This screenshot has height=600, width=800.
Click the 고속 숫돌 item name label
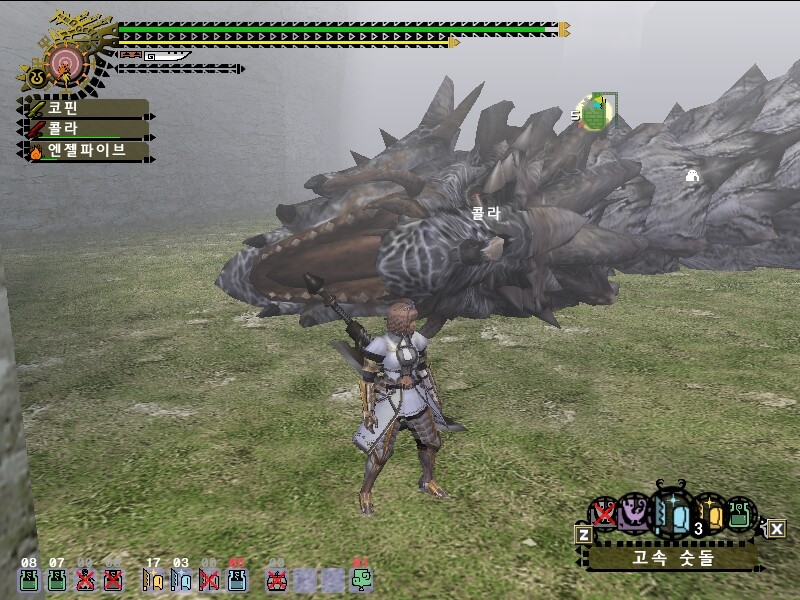671,557
